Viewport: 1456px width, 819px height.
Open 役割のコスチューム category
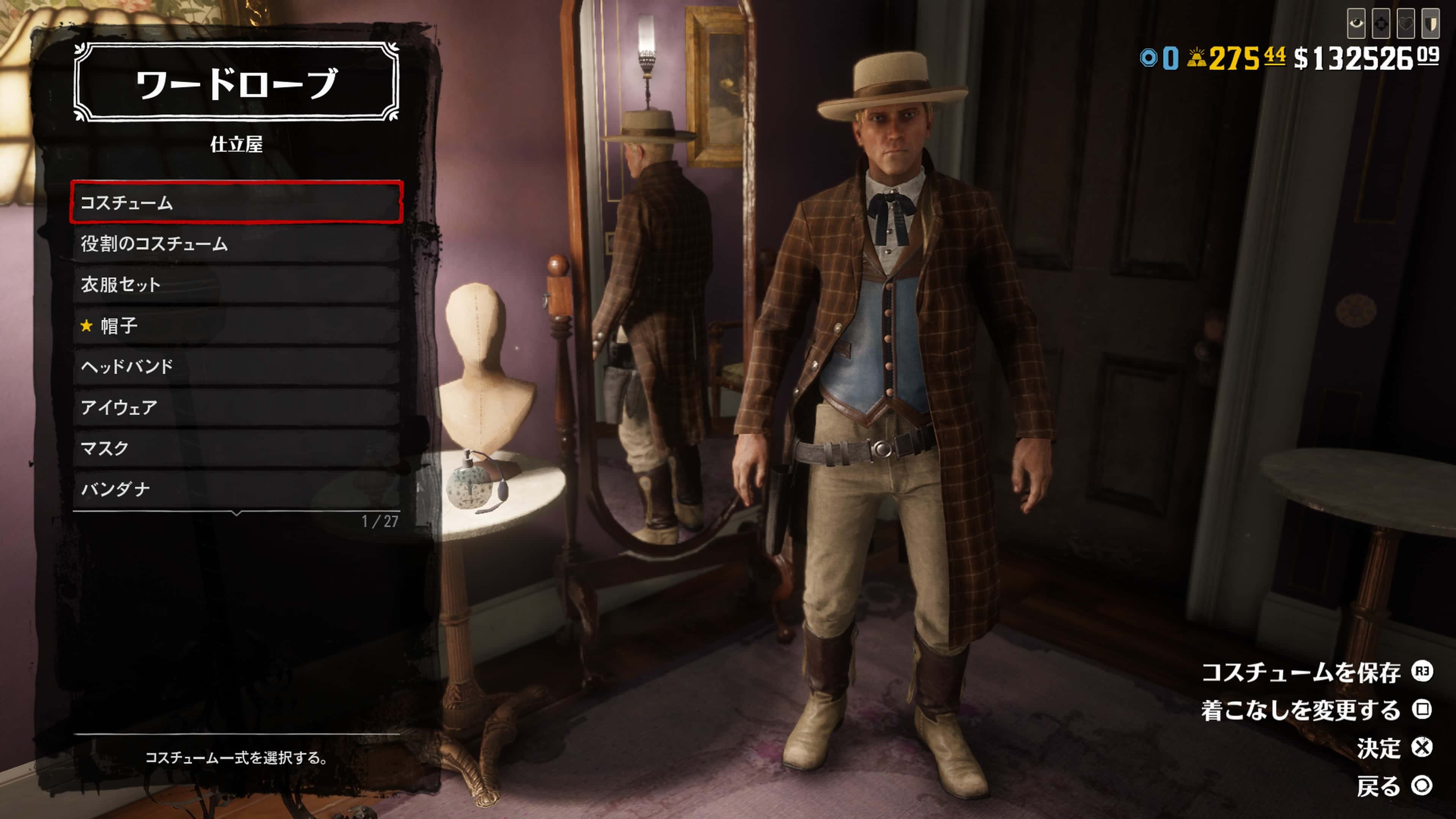(236, 243)
